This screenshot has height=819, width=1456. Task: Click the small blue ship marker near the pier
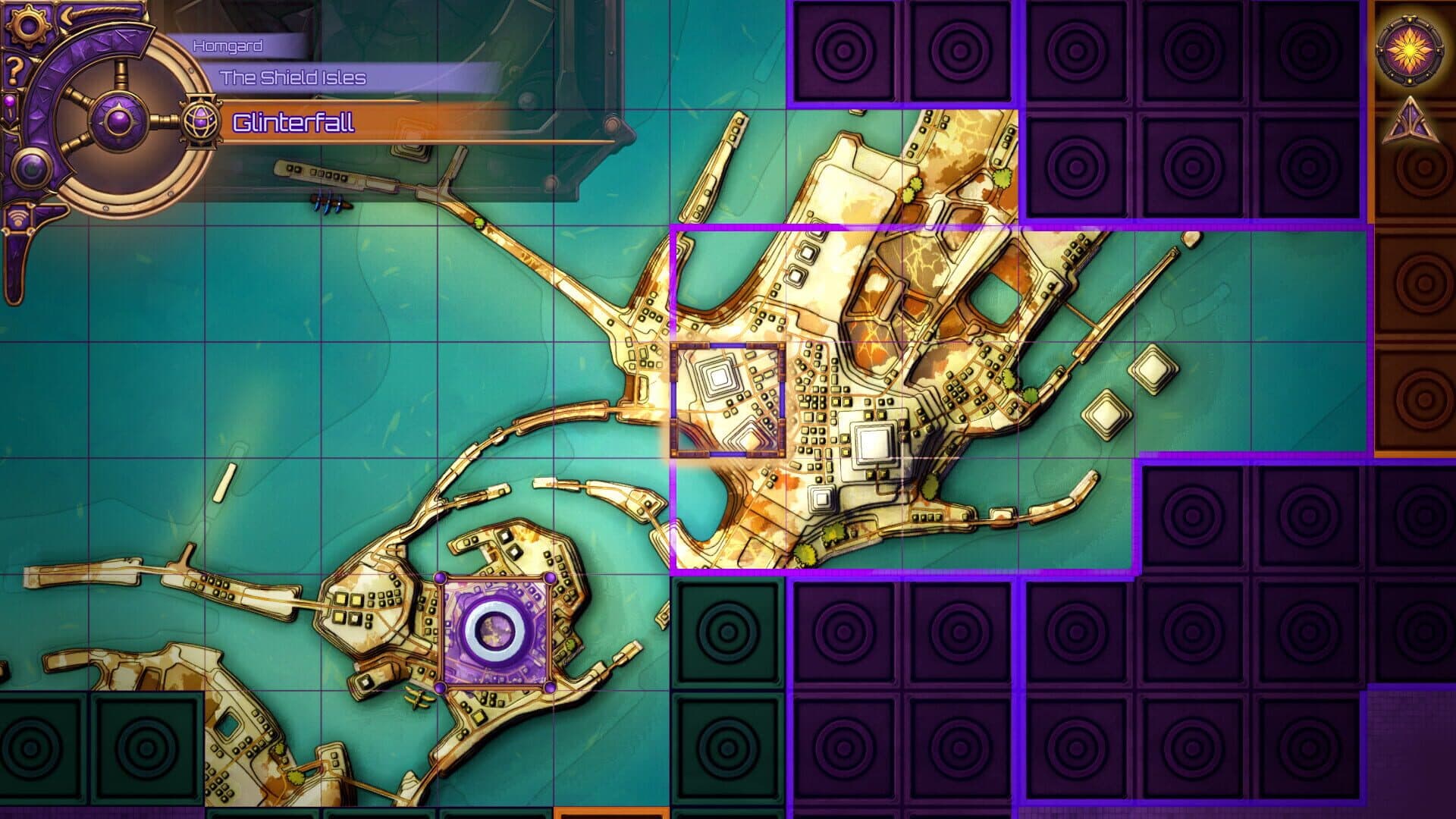point(329,201)
